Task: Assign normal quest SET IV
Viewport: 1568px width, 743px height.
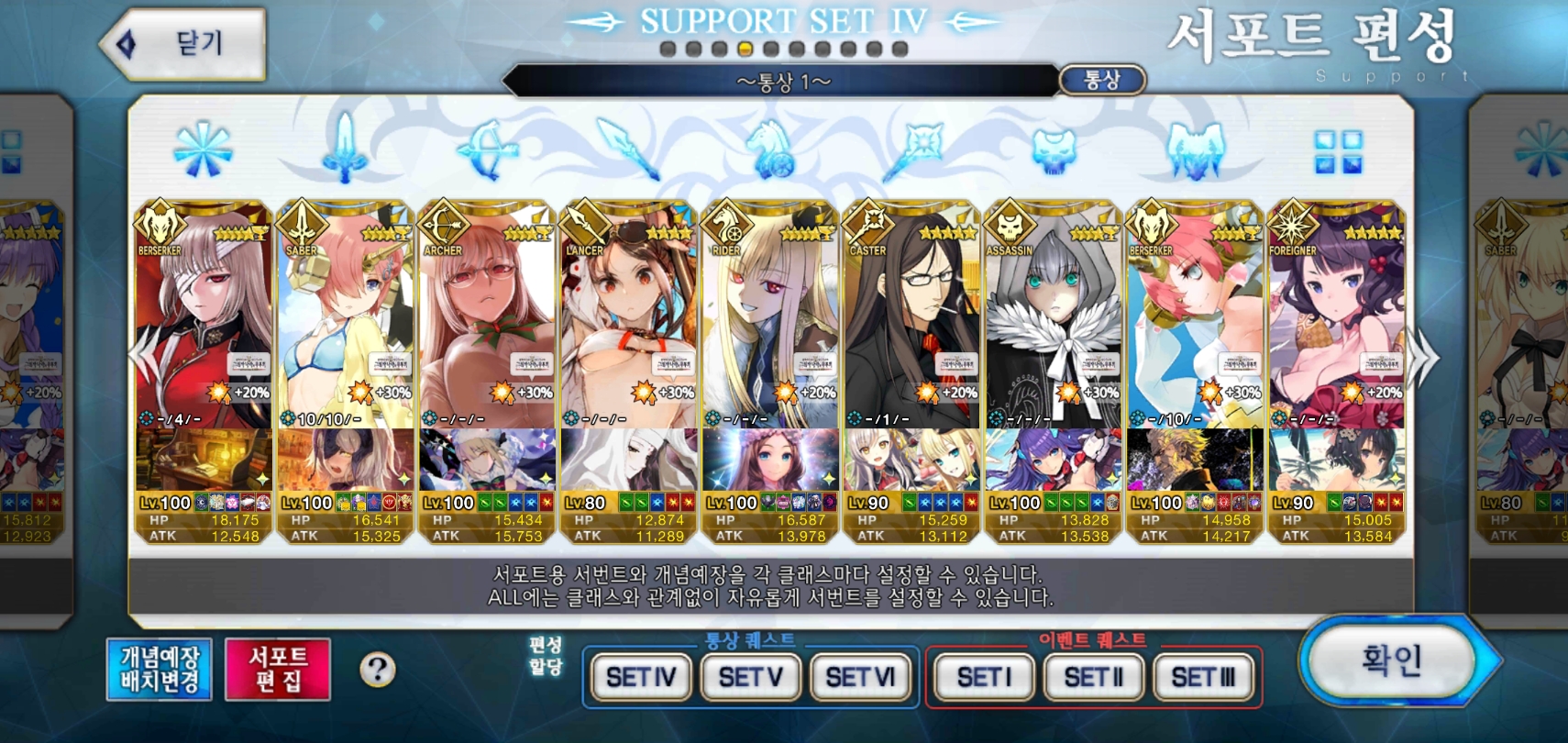Action: (641, 678)
